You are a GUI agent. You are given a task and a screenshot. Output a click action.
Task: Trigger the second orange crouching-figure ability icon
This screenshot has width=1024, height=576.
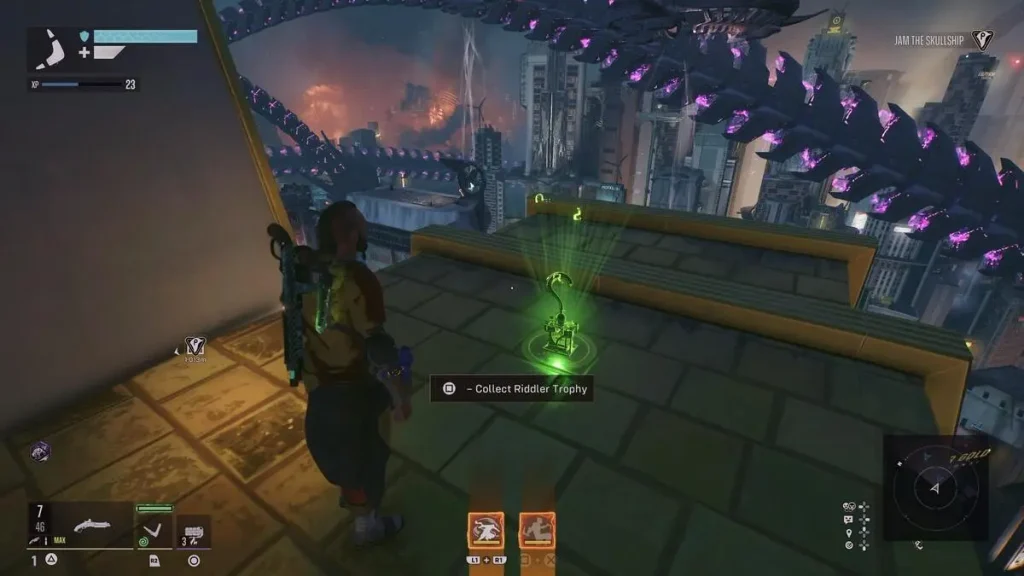pyautogui.click(x=537, y=530)
